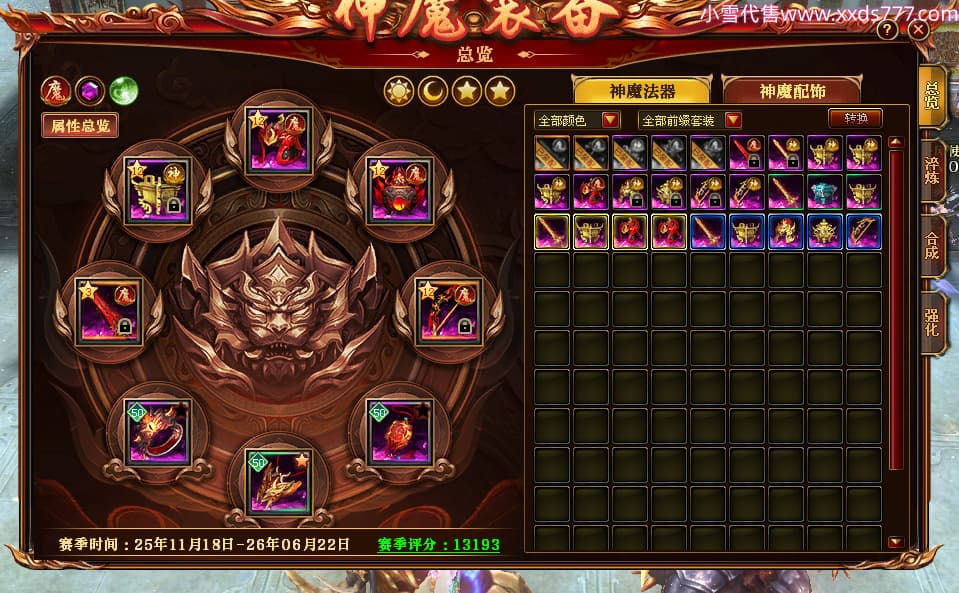Image resolution: width=959 pixels, height=593 pixels.
Task: Open the 全部前缀套装 set filter dropdown
Action: click(x=689, y=120)
